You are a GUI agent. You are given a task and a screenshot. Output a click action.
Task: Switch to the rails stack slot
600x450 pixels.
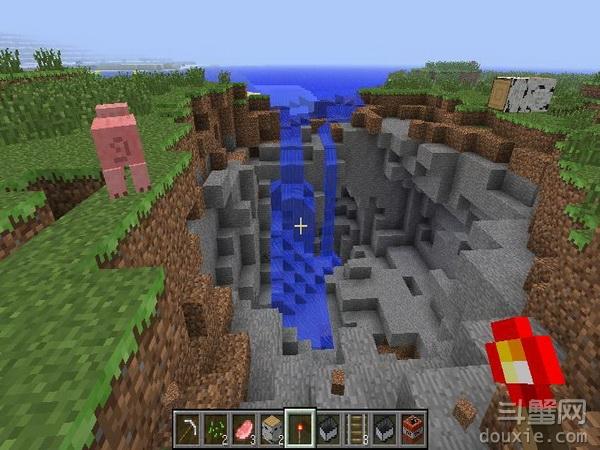356,426
